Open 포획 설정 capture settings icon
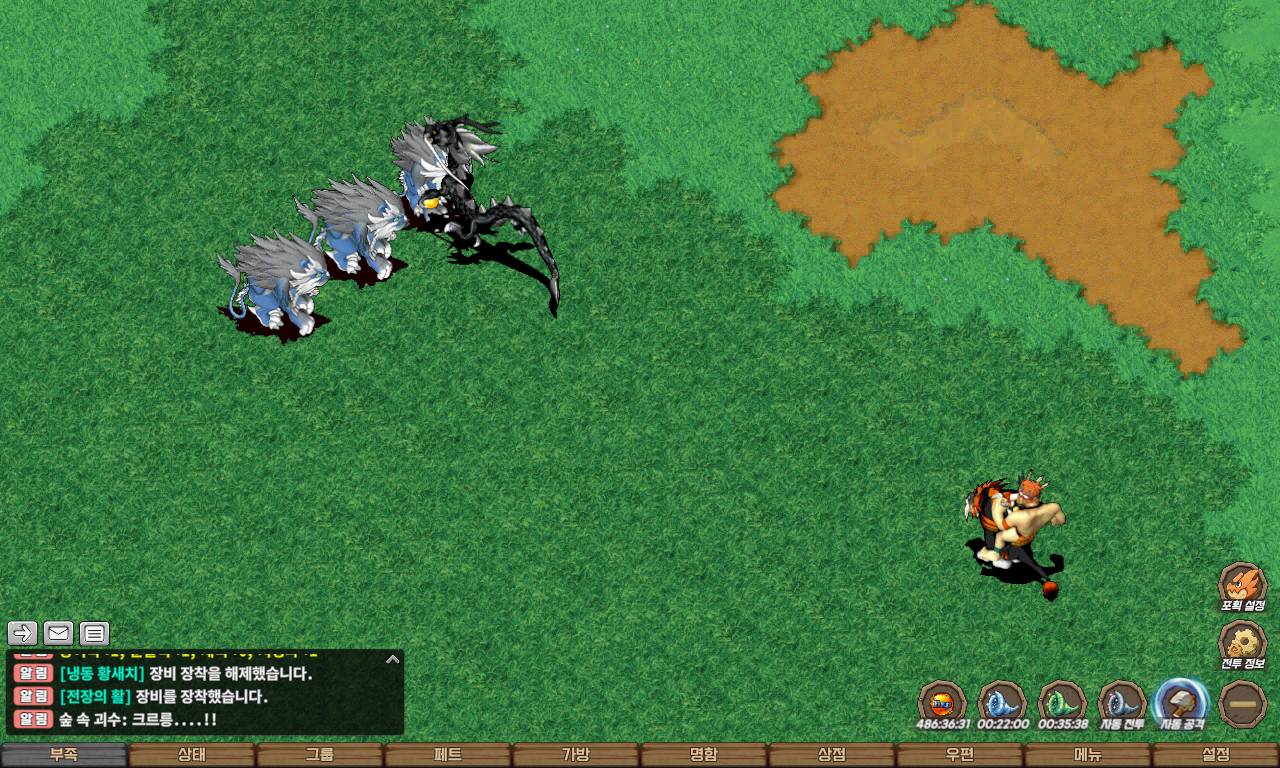 (x=1242, y=584)
